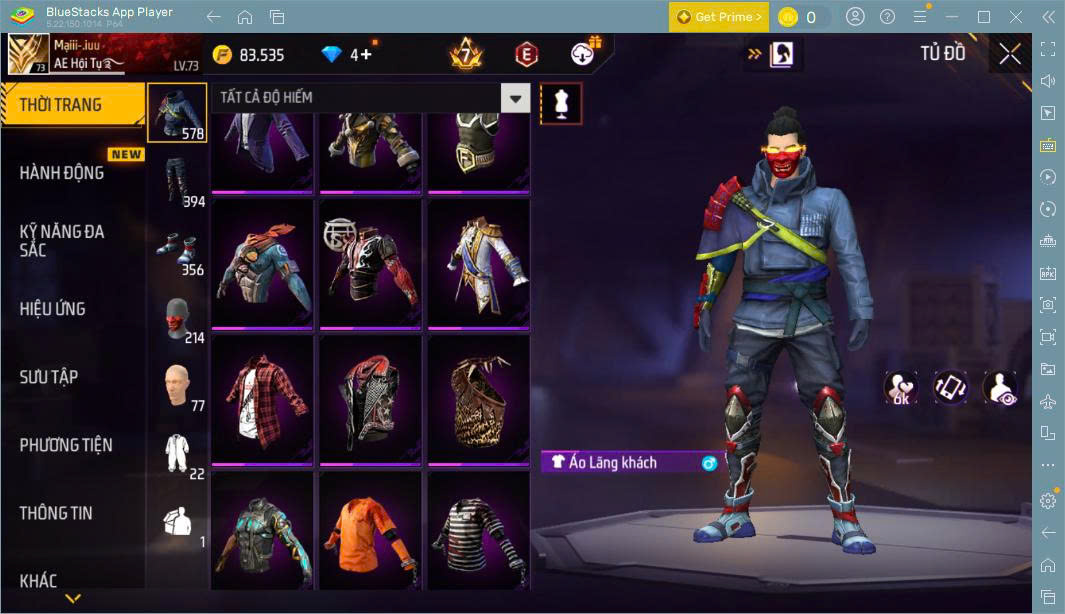The width and height of the screenshot is (1065, 614).
Task: Toggle the mannequin preview button
Action: click(x=560, y=103)
